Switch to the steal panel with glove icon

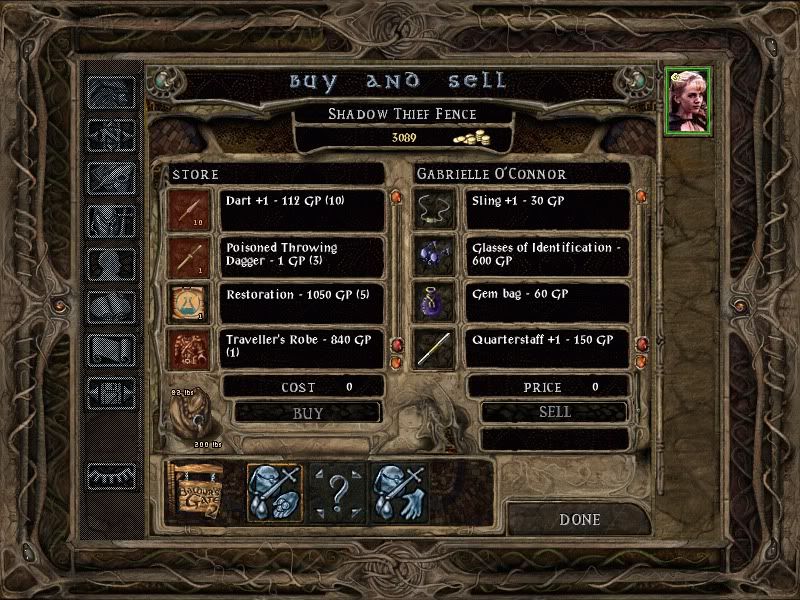coord(400,492)
